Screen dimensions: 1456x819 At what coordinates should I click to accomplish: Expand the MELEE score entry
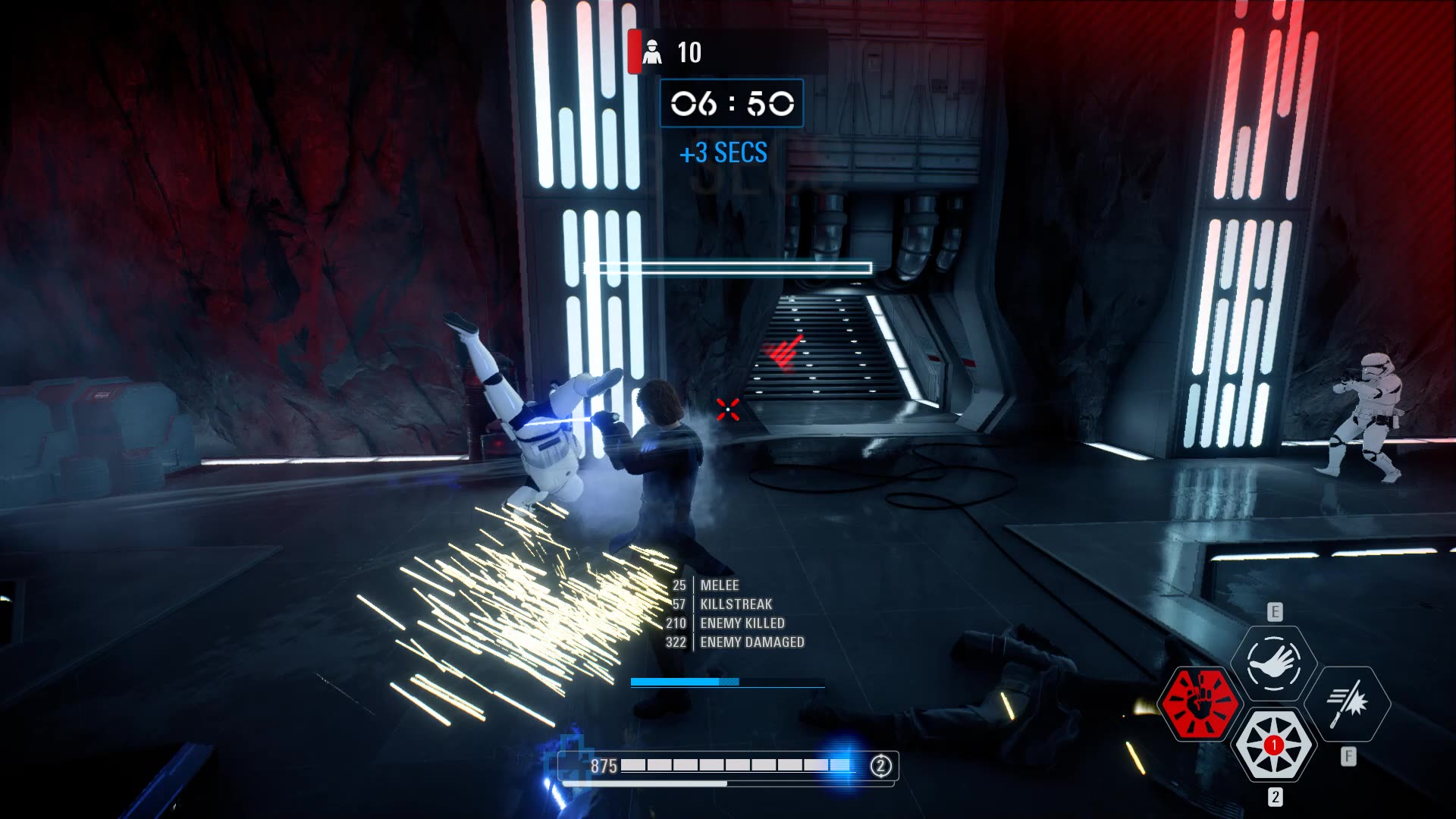[x=720, y=585]
